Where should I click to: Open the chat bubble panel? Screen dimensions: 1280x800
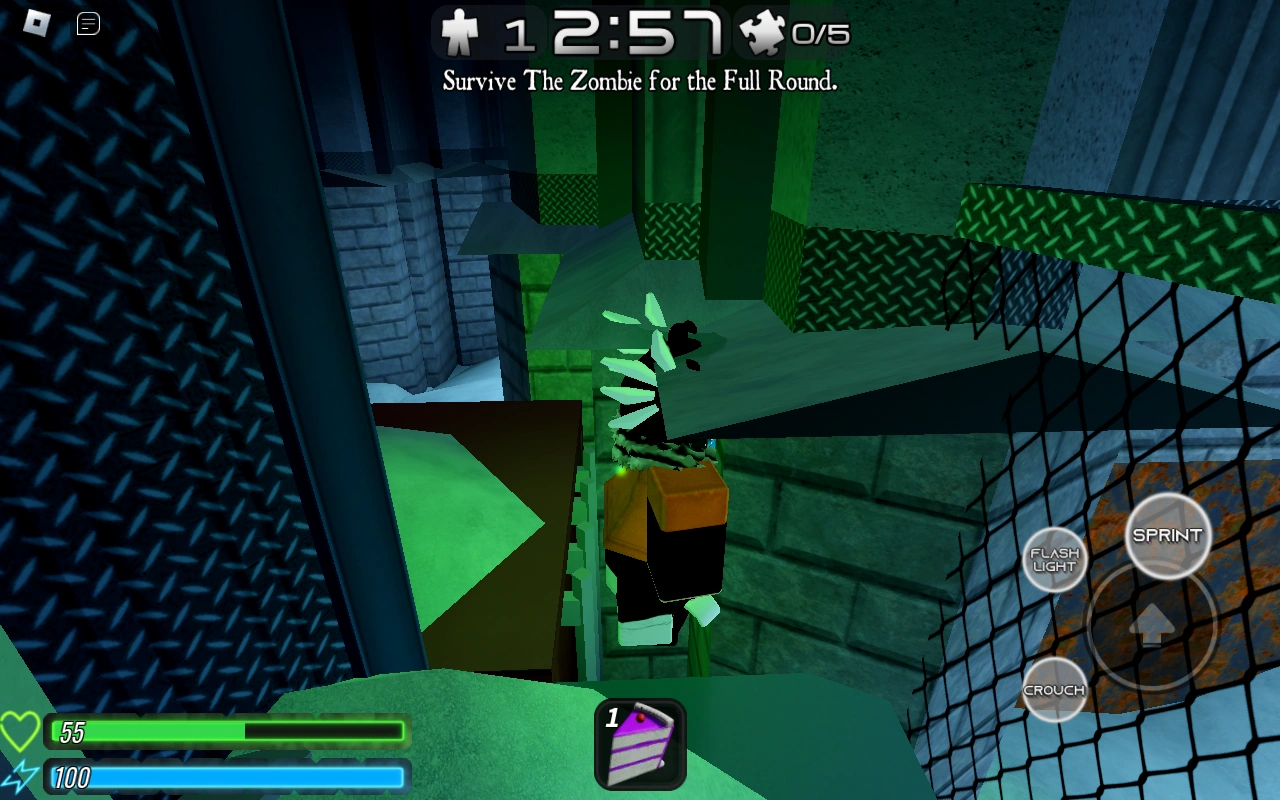pyautogui.click(x=88, y=23)
